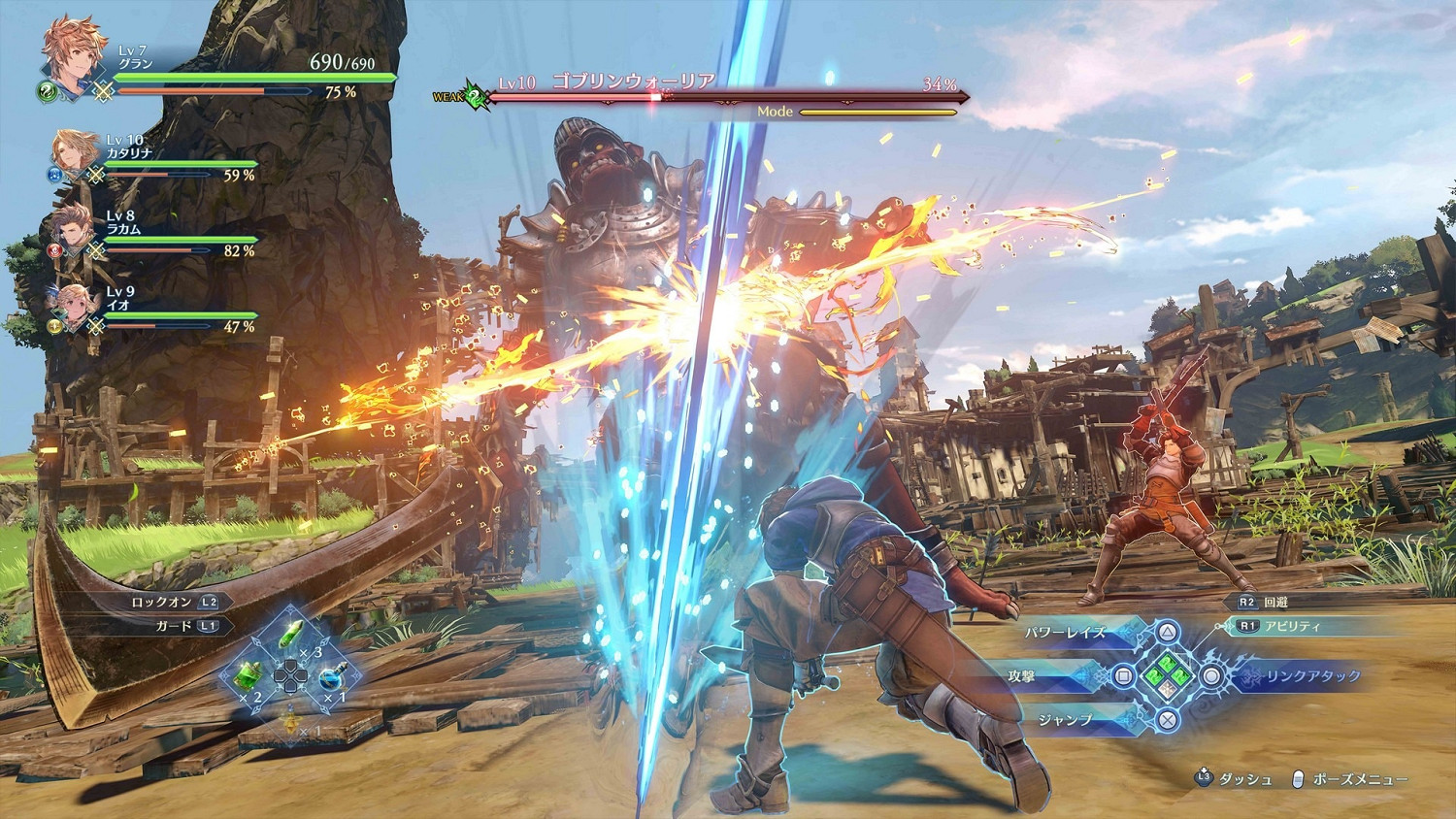Click Gran's green element emblem under his portrait
1456x819 pixels.
click(48, 93)
